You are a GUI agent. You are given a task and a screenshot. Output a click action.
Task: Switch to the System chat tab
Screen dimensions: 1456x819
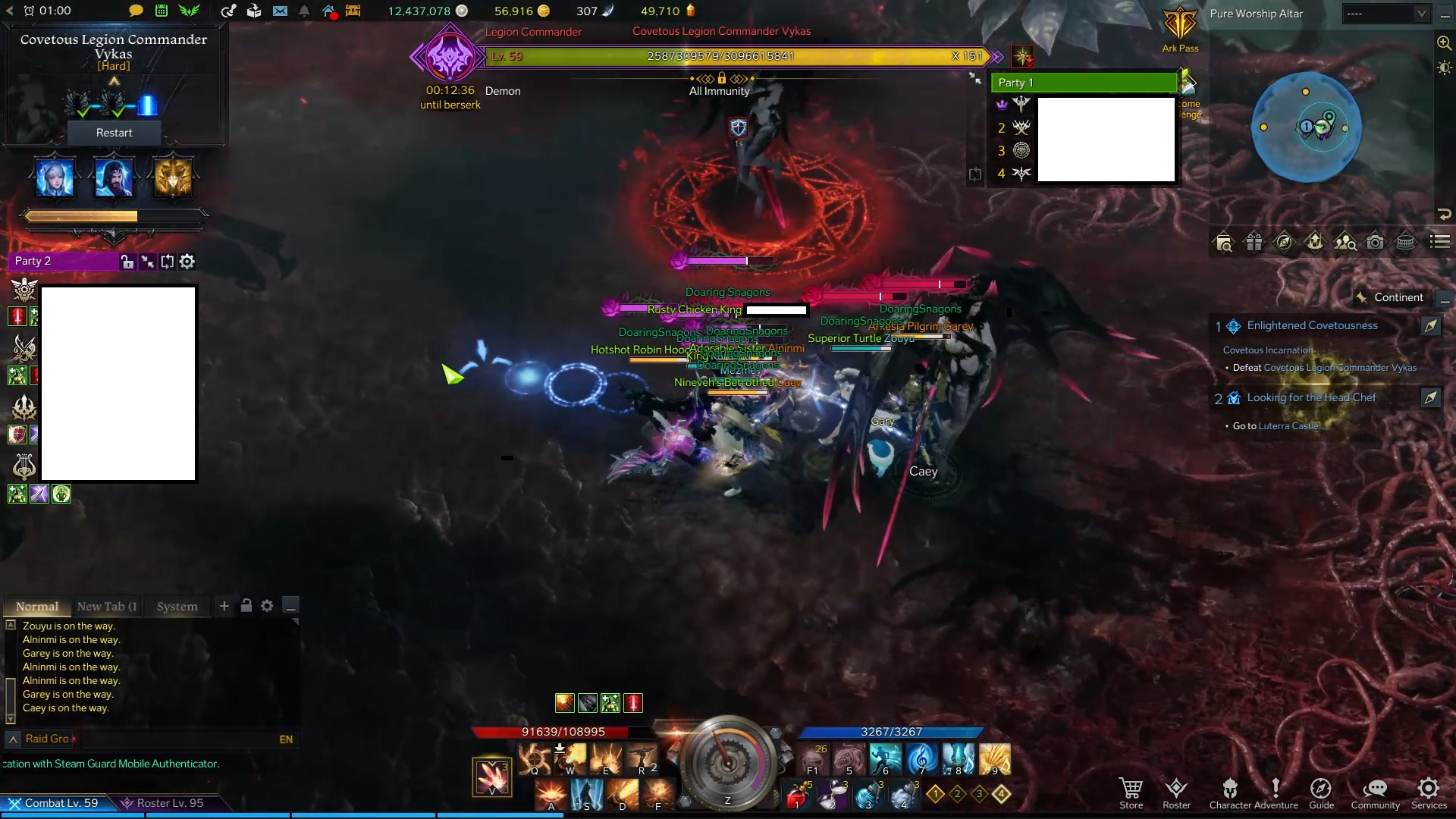[176, 606]
